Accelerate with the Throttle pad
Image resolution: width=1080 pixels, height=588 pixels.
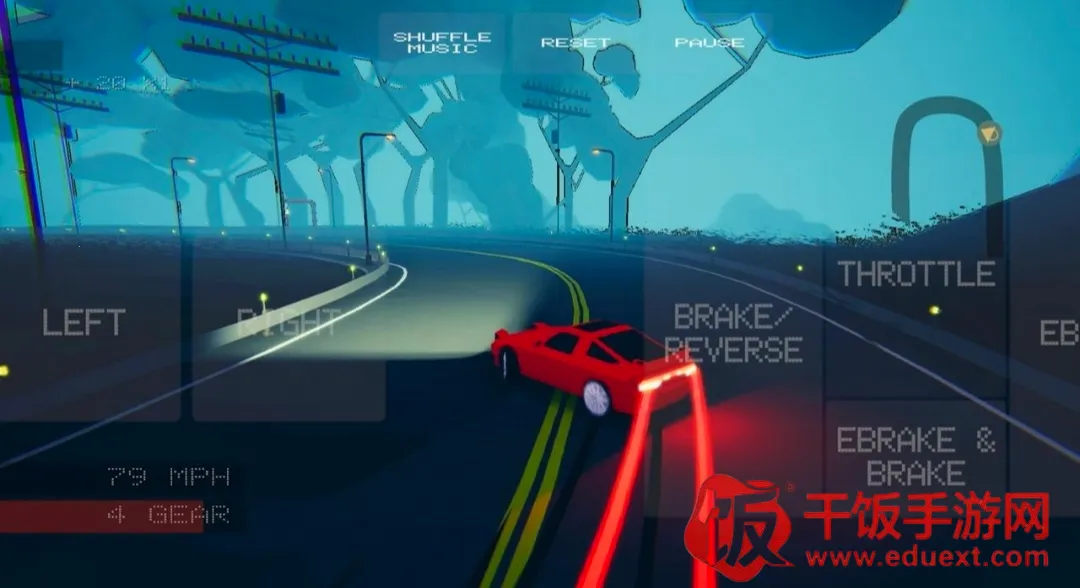click(x=916, y=275)
